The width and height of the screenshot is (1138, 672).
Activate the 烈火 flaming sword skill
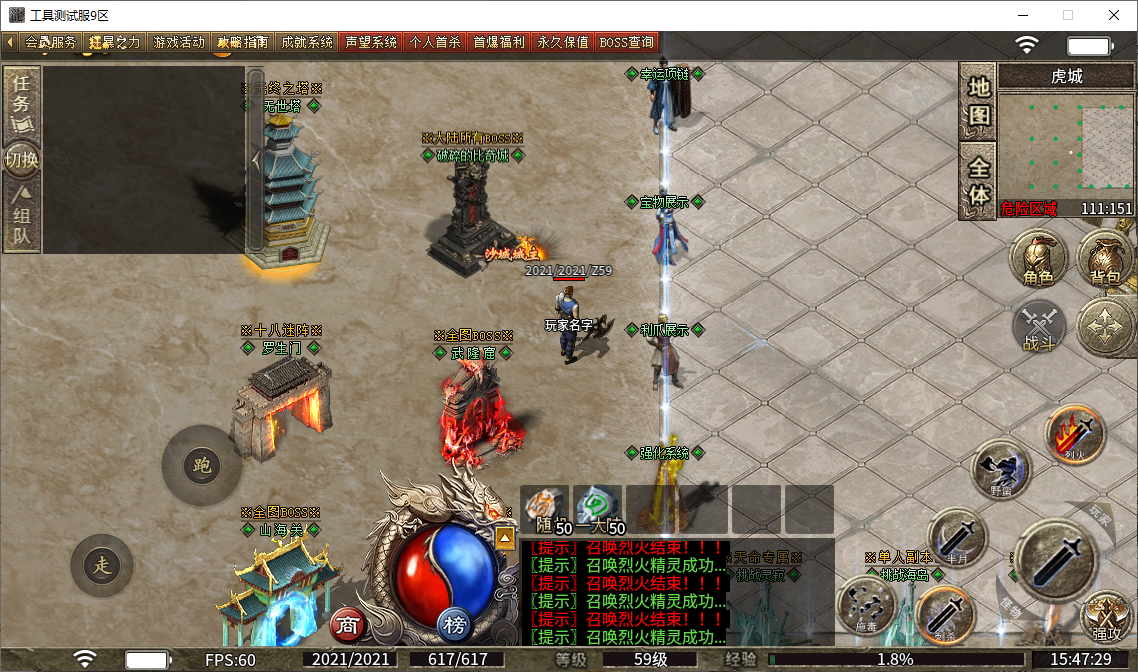(x=1074, y=435)
